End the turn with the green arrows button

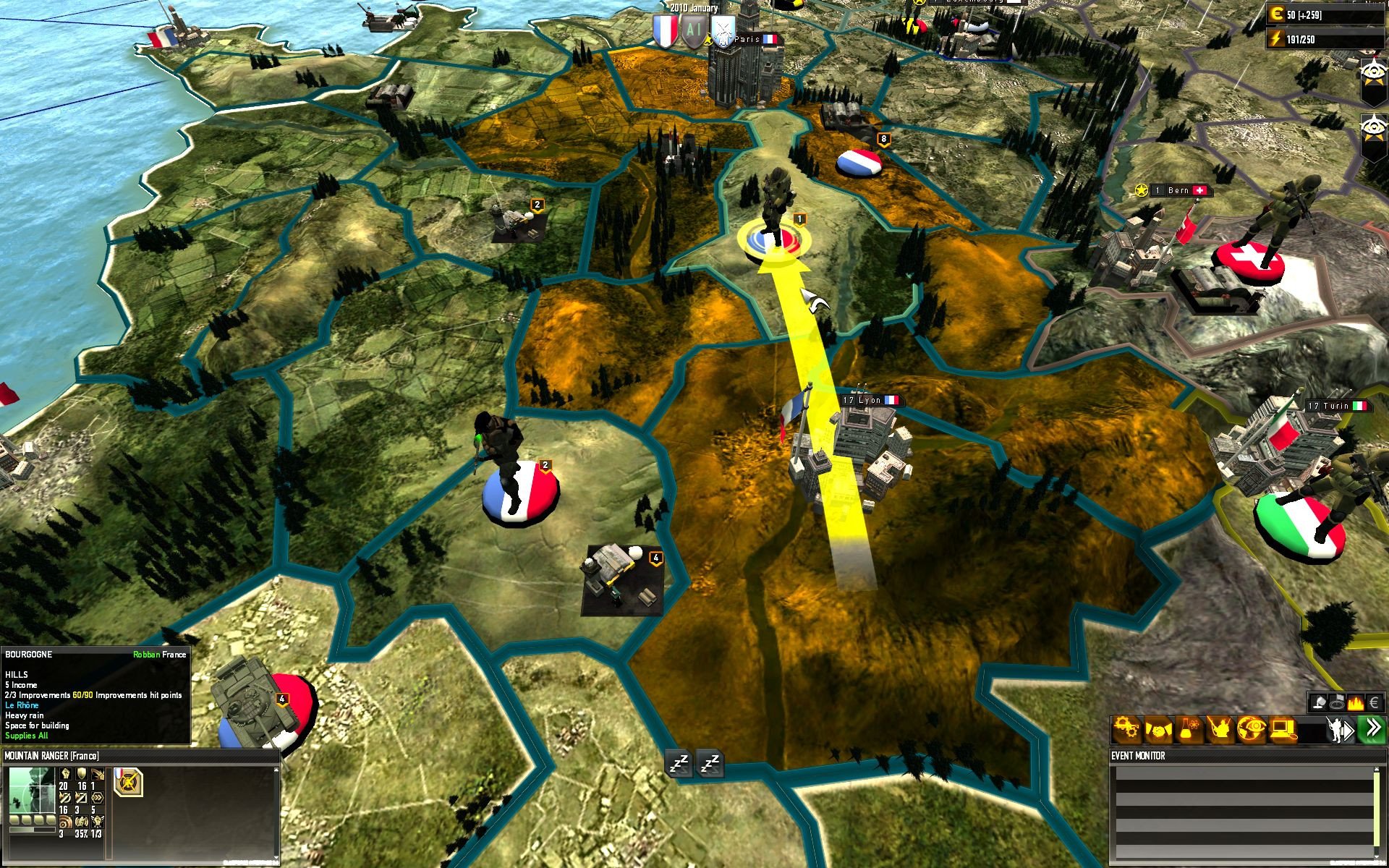[x=1372, y=729]
